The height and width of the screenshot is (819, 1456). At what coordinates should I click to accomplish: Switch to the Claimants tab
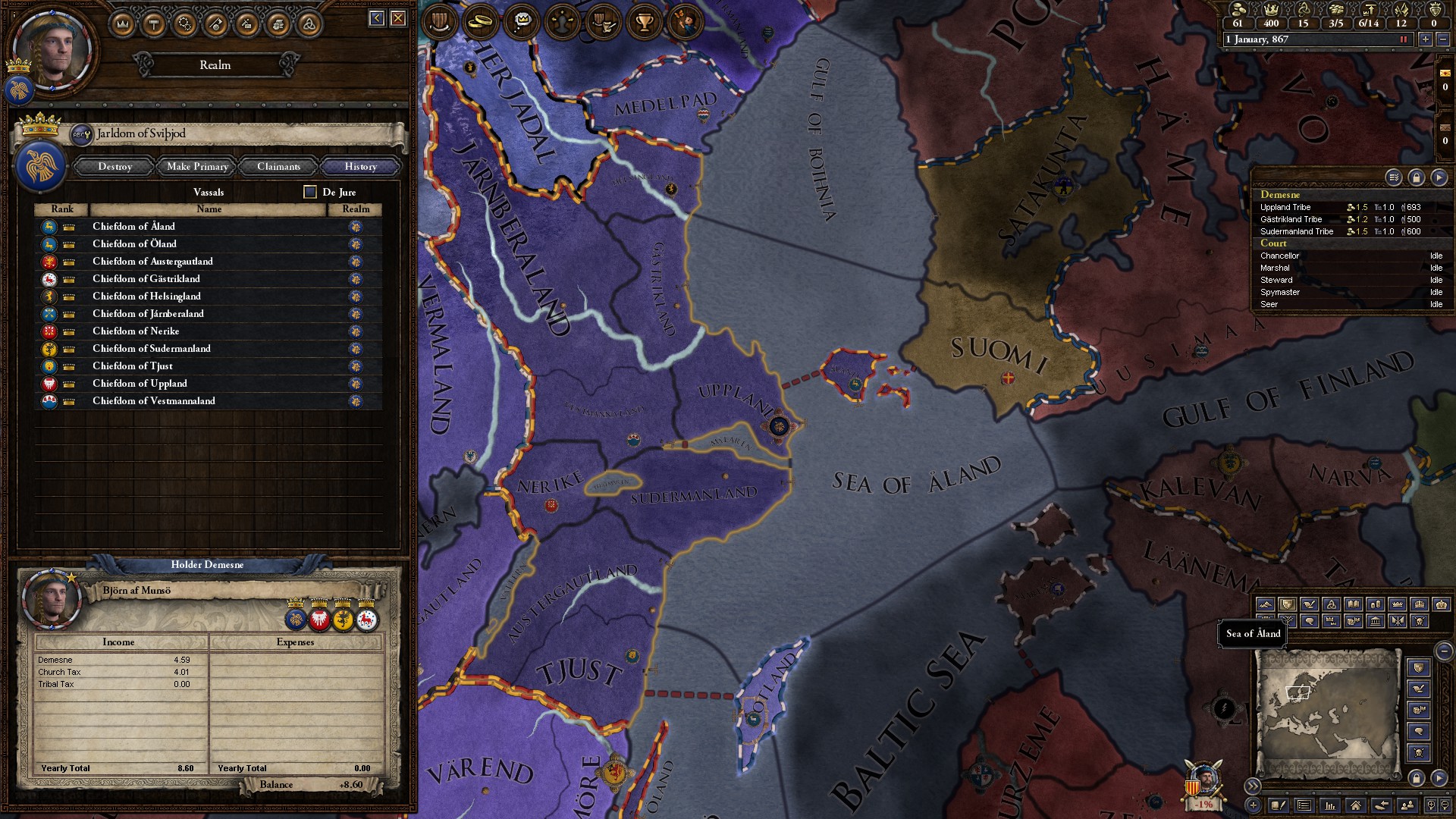coord(278,166)
